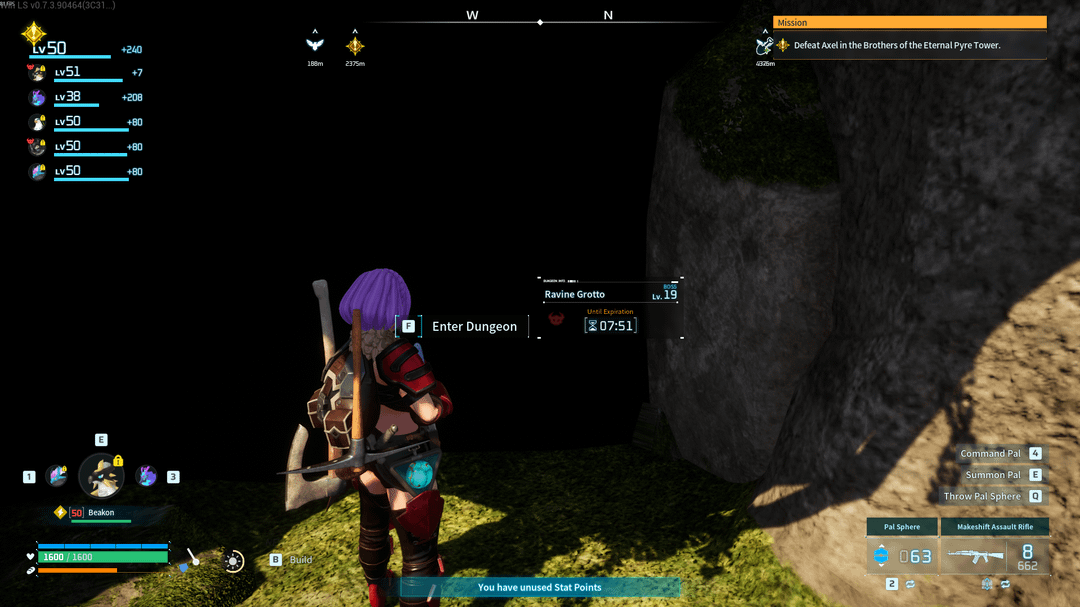Open the Eternal Pyre Tower mission tracker
The width and height of the screenshot is (1080, 607).
tap(900, 45)
